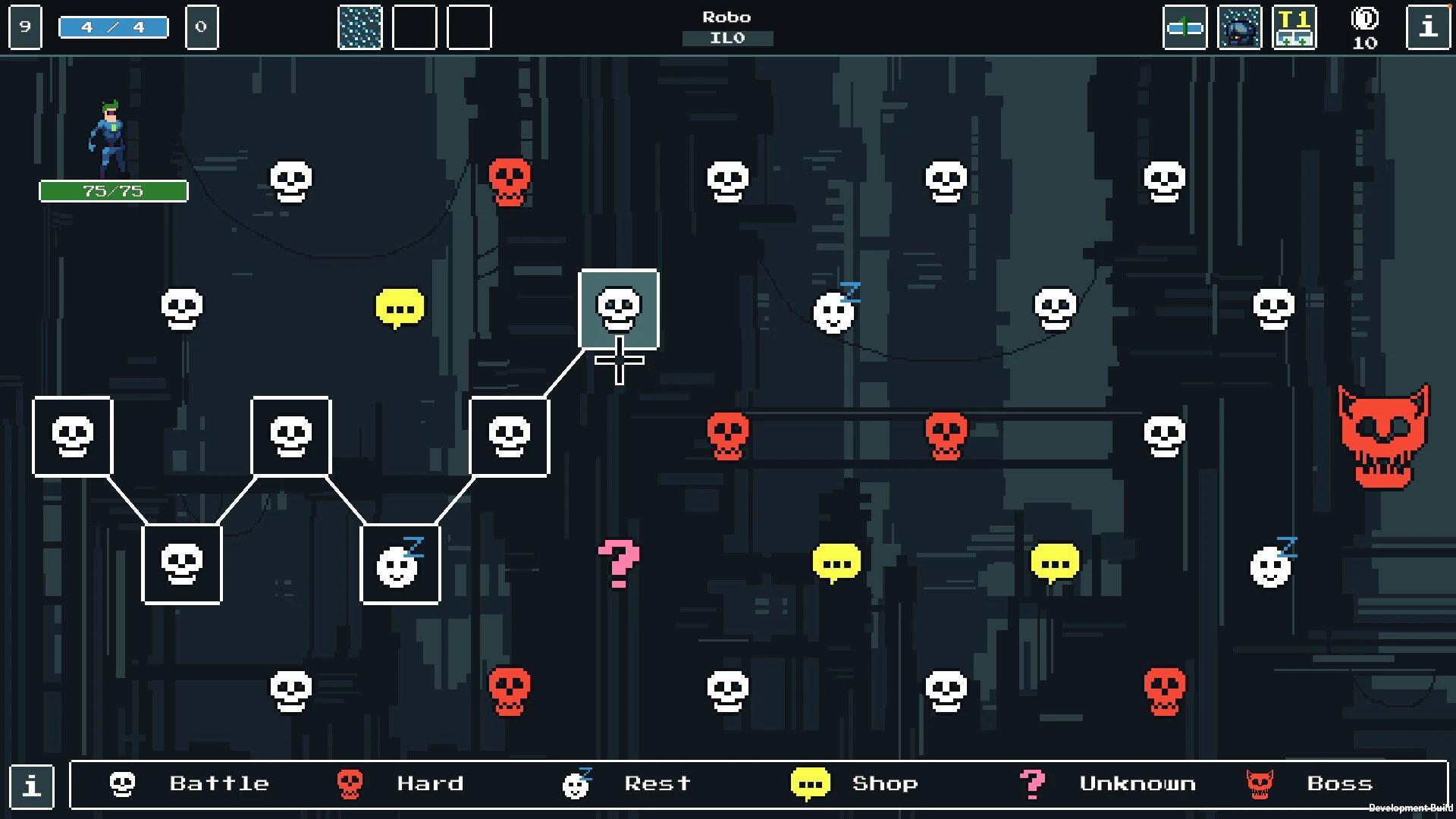
Task: Open the yellow shop speech bubble node
Action: pyautogui.click(x=401, y=307)
